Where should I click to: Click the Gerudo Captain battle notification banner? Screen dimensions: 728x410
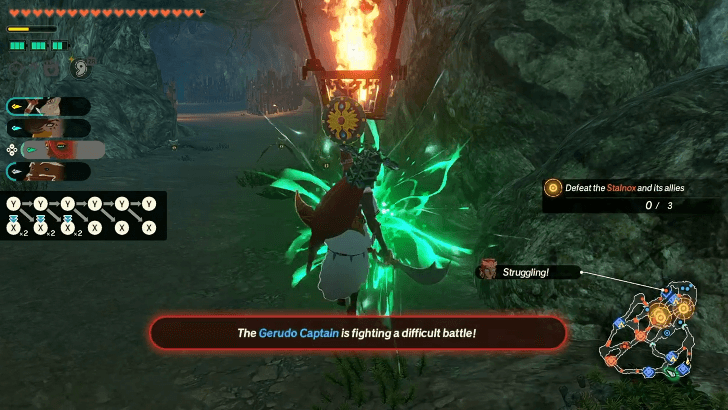357,332
